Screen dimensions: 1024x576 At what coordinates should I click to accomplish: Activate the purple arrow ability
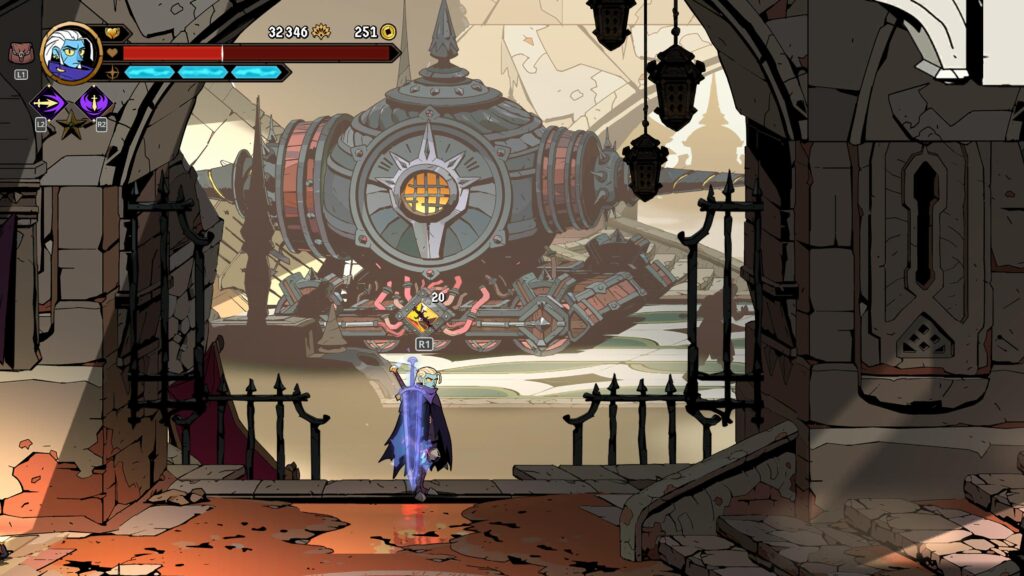pyautogui.click(x=47, y=101)
